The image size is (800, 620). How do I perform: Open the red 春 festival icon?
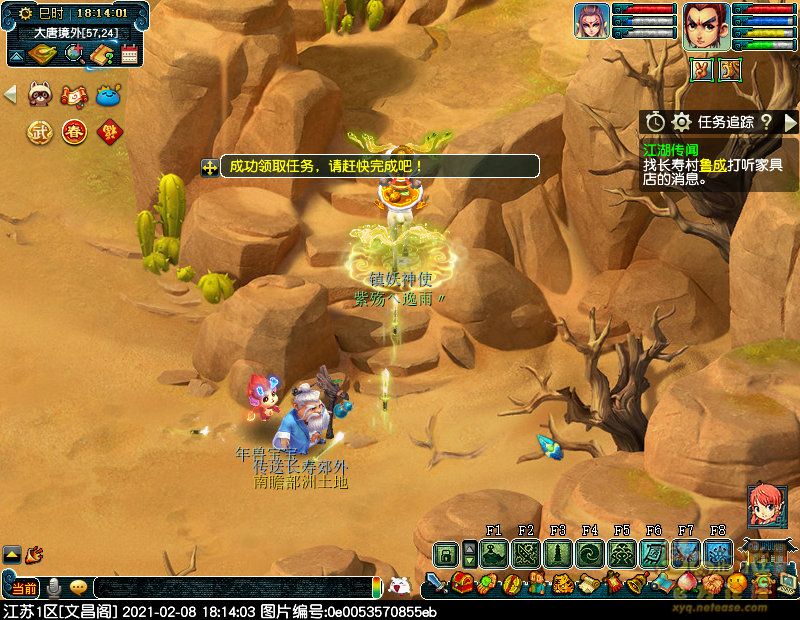tap(74, 131)
